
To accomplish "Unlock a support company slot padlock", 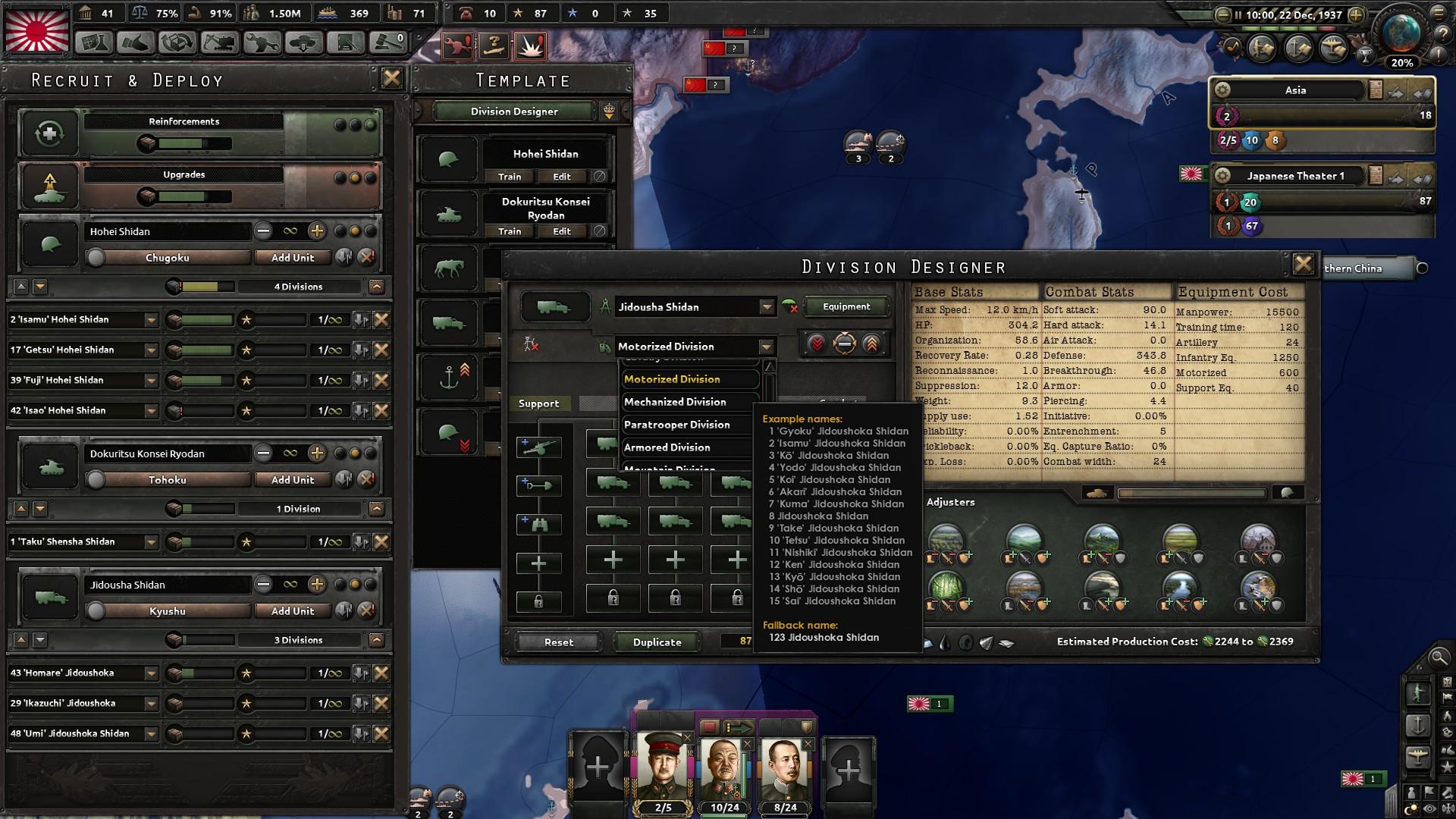I will (x=539, y=601).
